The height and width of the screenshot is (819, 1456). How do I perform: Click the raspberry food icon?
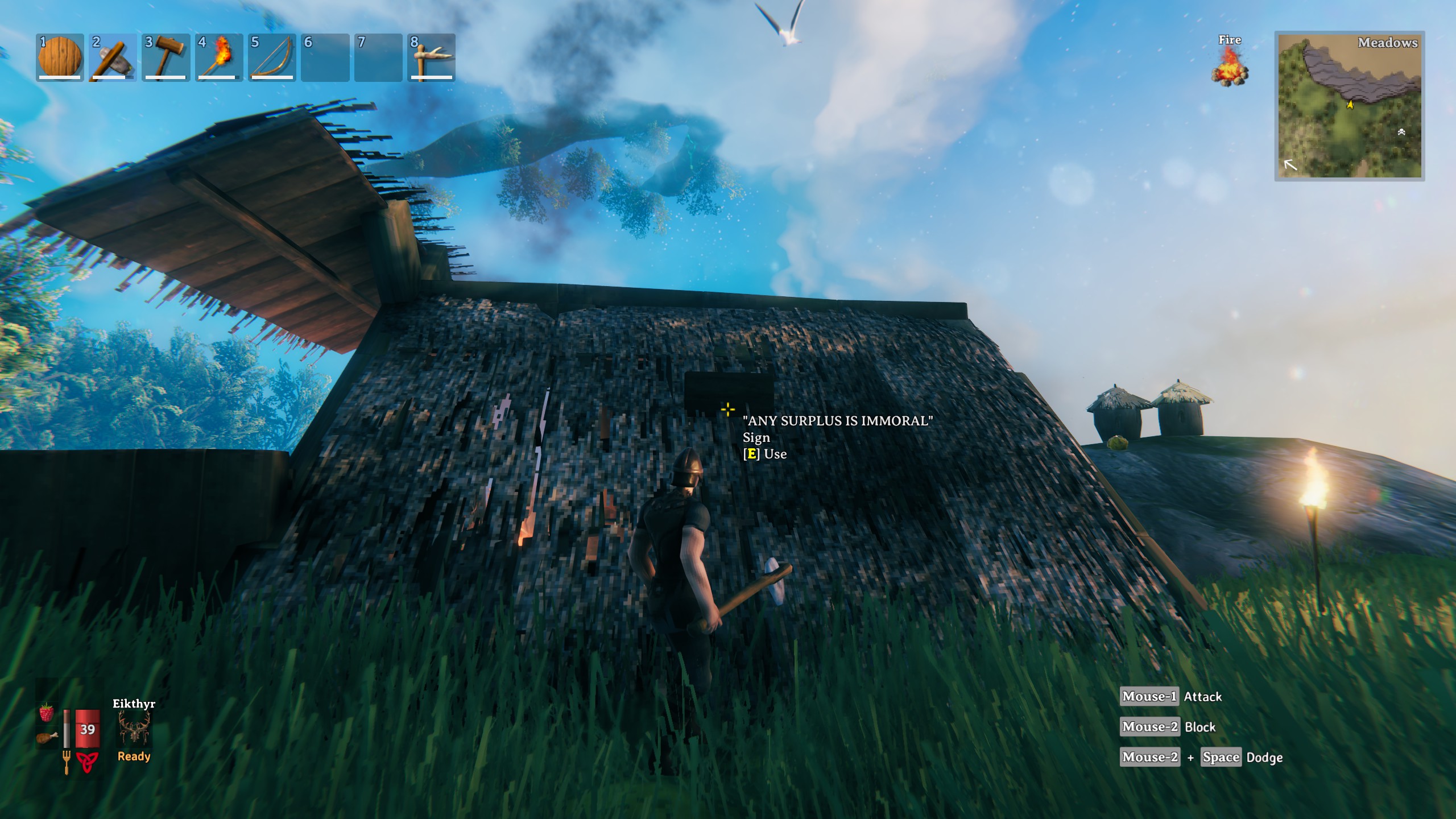coord(47,713)
